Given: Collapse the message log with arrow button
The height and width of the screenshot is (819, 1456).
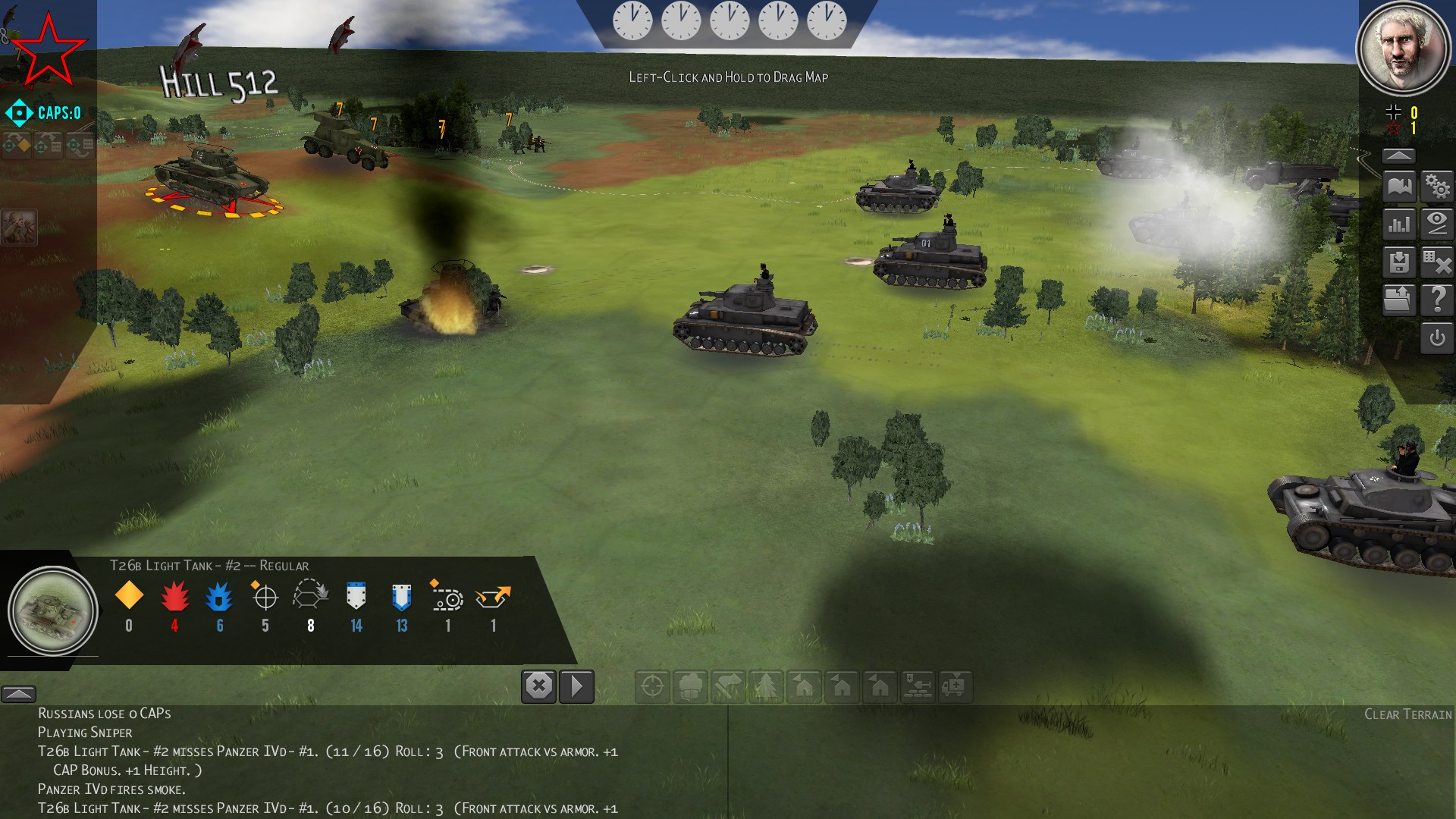Looking at the screenshot, I should 18,694.
